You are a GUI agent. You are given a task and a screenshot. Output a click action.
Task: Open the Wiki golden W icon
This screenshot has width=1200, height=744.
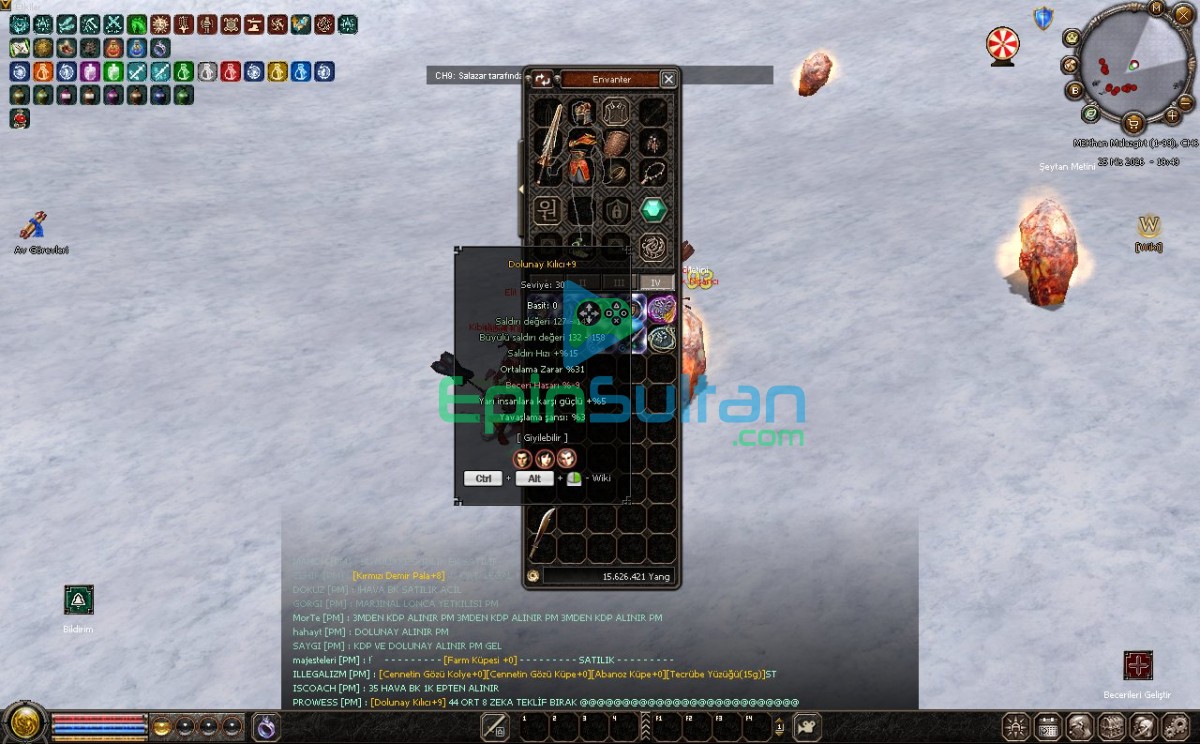pyautogui.click(x=1149, y=226)
